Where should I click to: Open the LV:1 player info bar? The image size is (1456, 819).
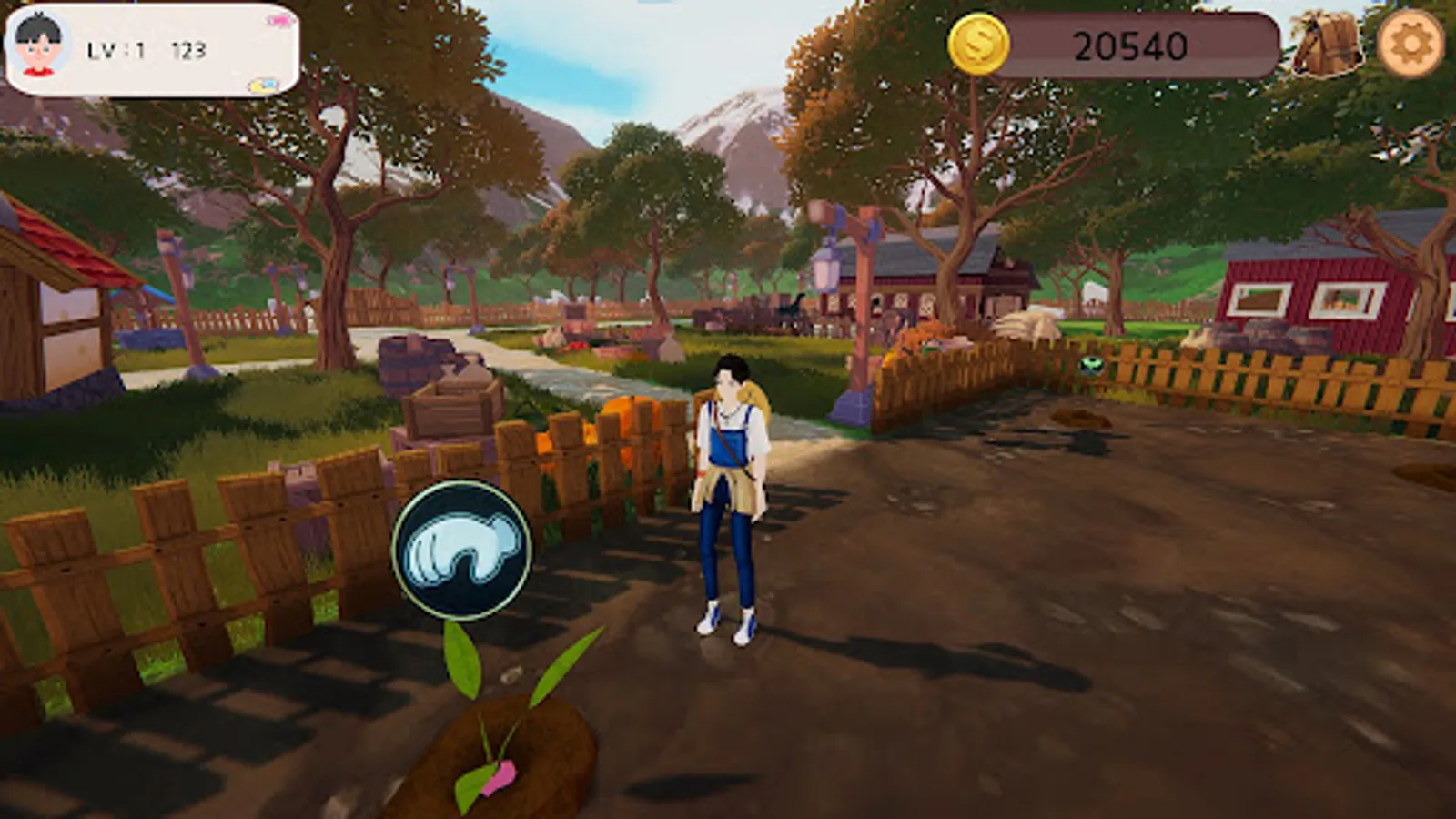click(115, 50)
